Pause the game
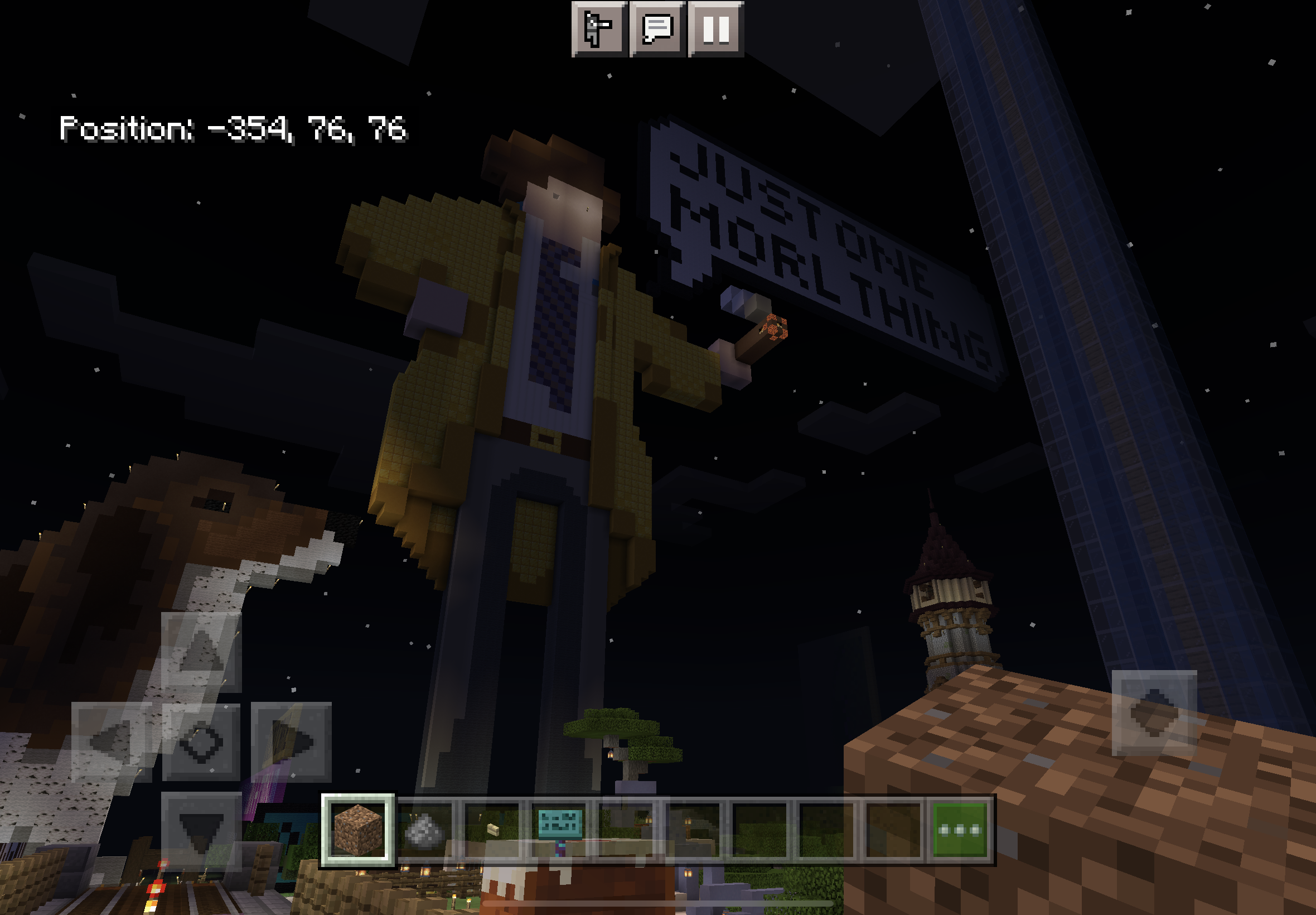This screenshot has width=1316, height=915. [x=715, y=28]
